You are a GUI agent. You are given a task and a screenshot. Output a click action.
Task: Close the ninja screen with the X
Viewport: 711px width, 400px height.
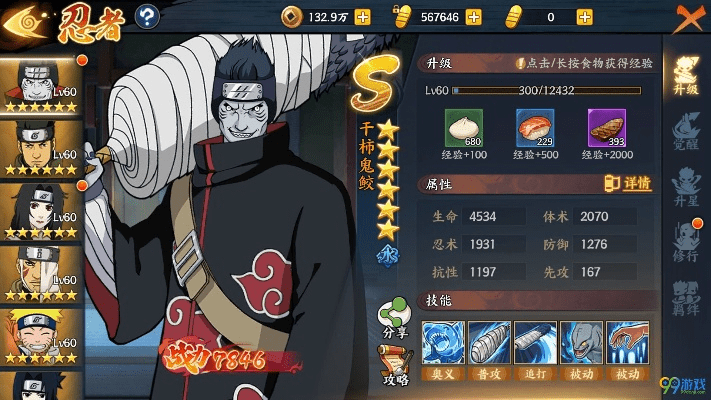pos(687,17)
